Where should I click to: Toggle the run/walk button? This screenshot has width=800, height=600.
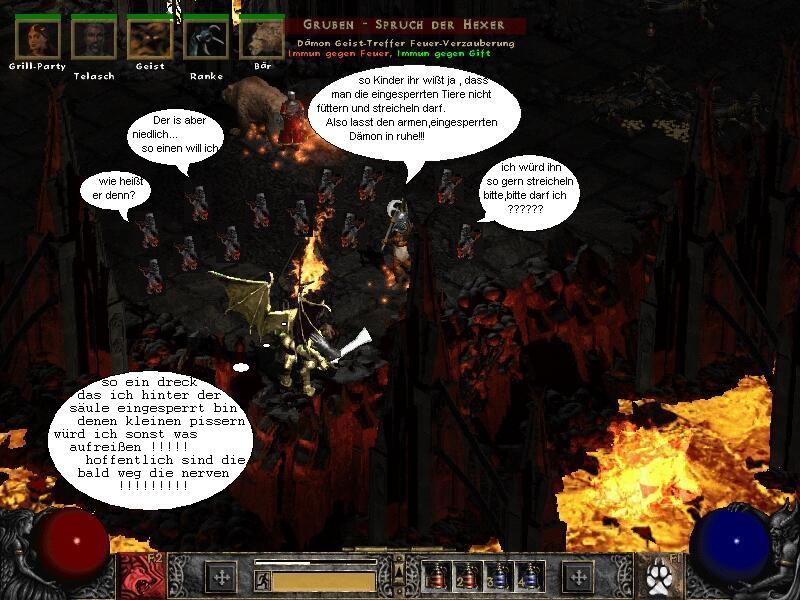pos(263,579)
